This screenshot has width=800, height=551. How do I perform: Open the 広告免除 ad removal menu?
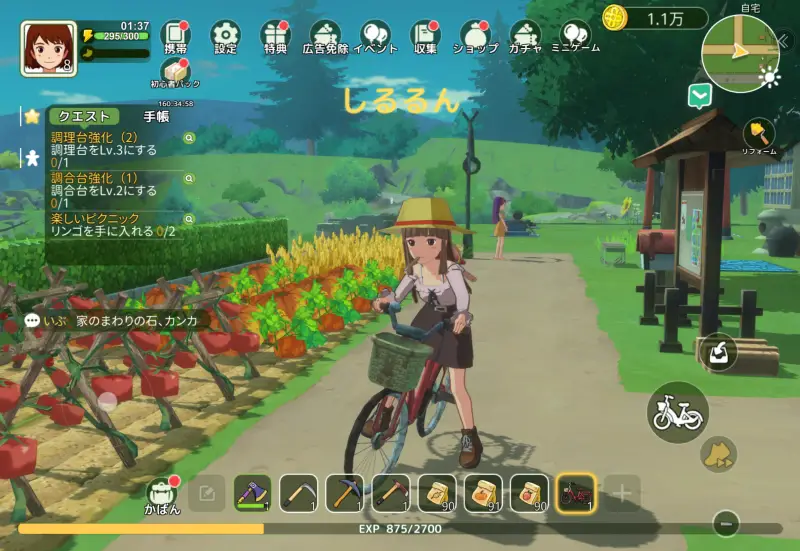[325, 35]
